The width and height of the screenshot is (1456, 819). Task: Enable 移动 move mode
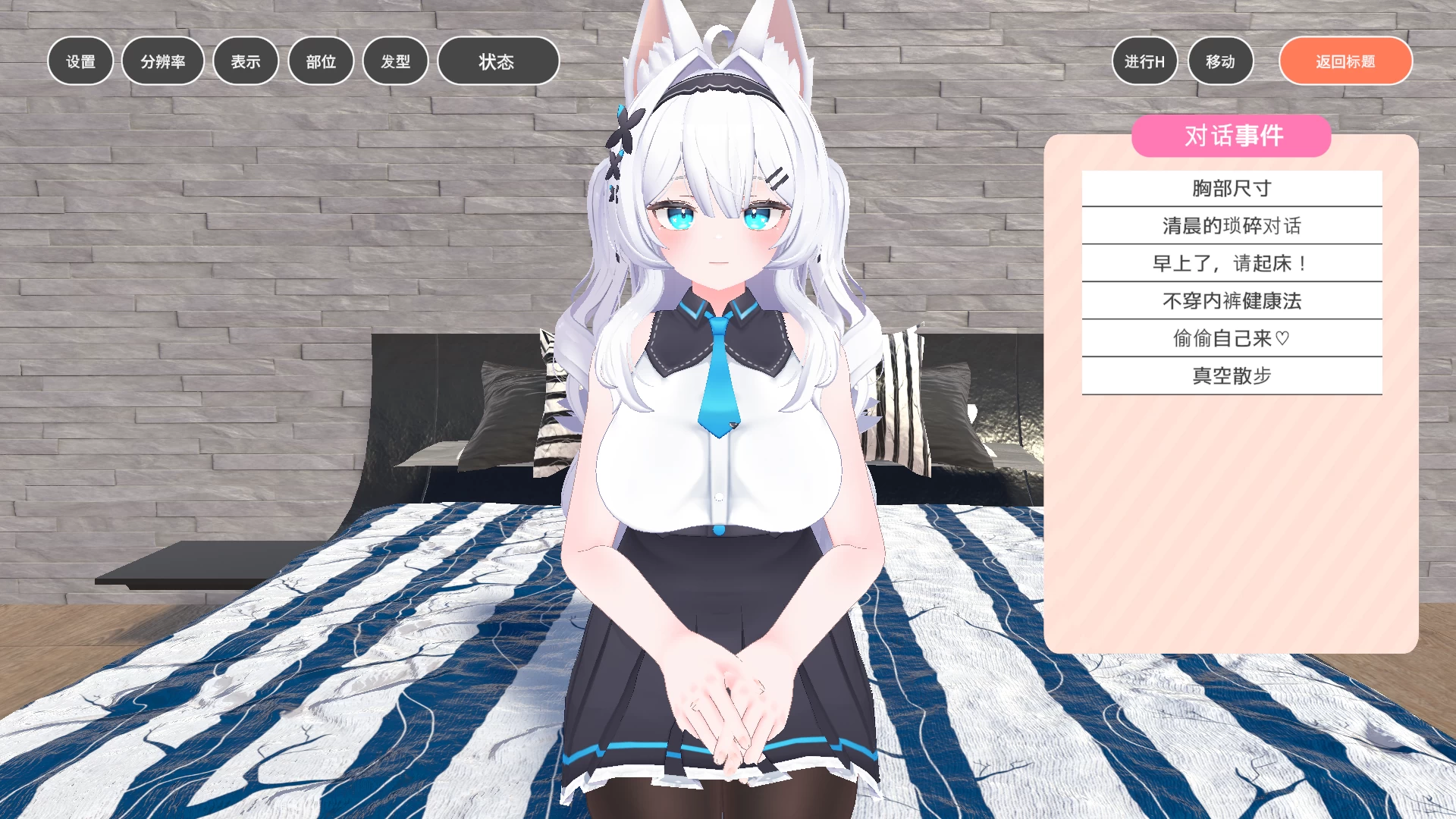tap(1221, 61)
